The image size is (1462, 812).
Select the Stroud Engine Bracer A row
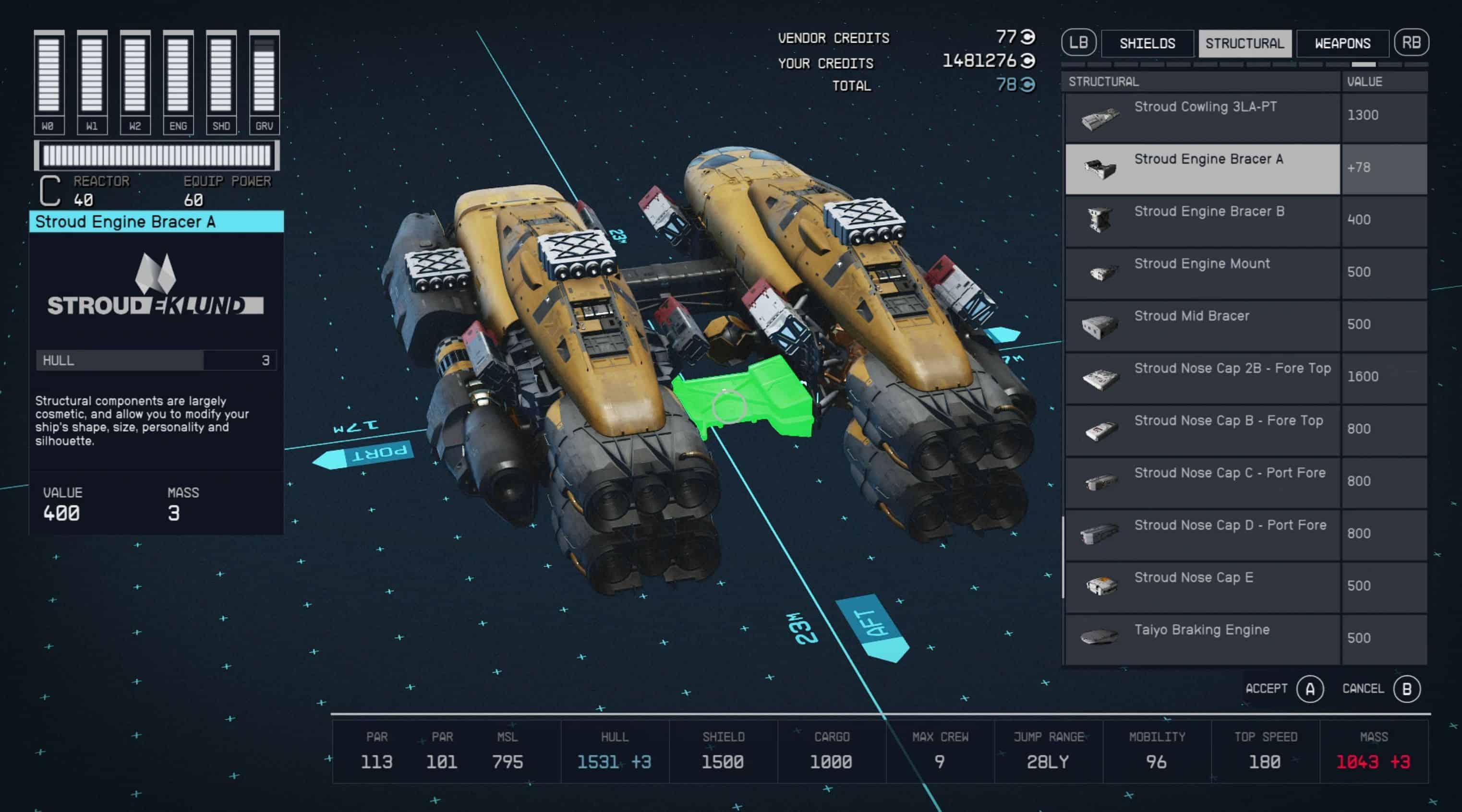(x=1203, y=169)
